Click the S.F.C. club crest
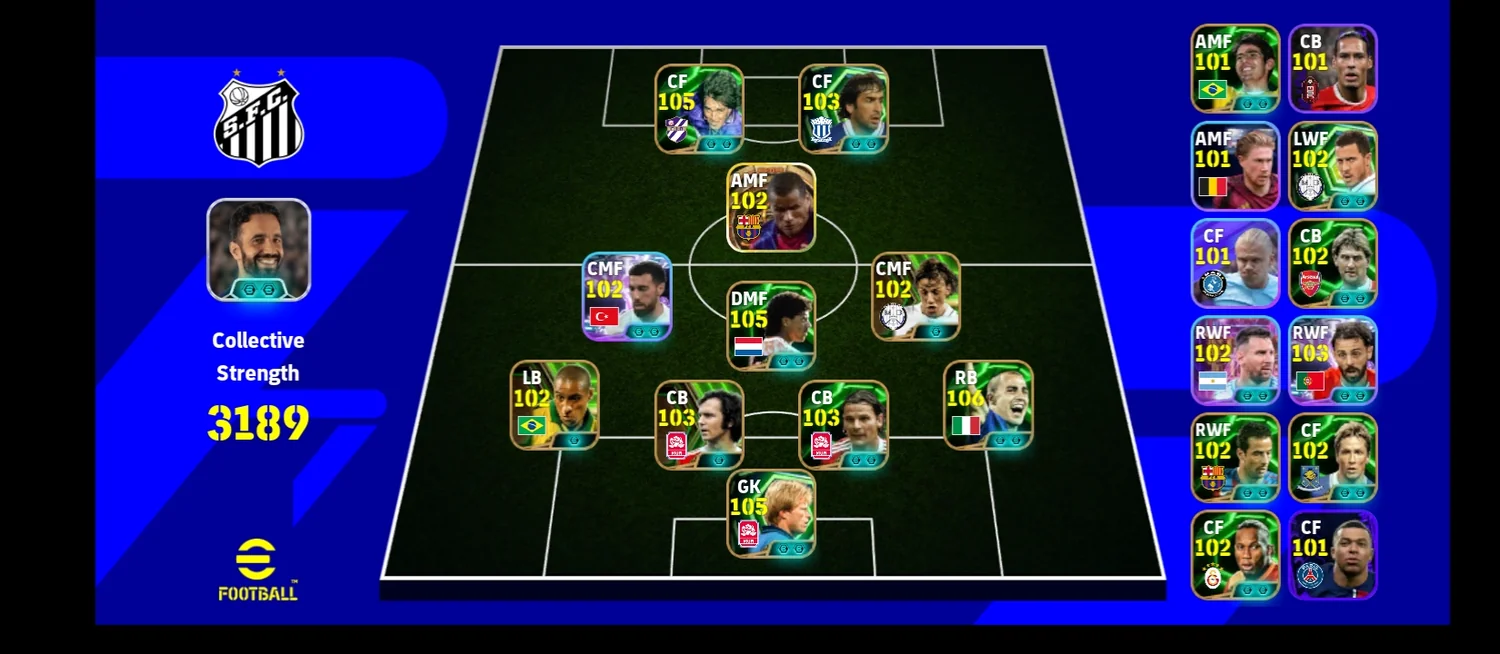Image resolution: width=1500 pixels, height=654 pixels. 258,120
